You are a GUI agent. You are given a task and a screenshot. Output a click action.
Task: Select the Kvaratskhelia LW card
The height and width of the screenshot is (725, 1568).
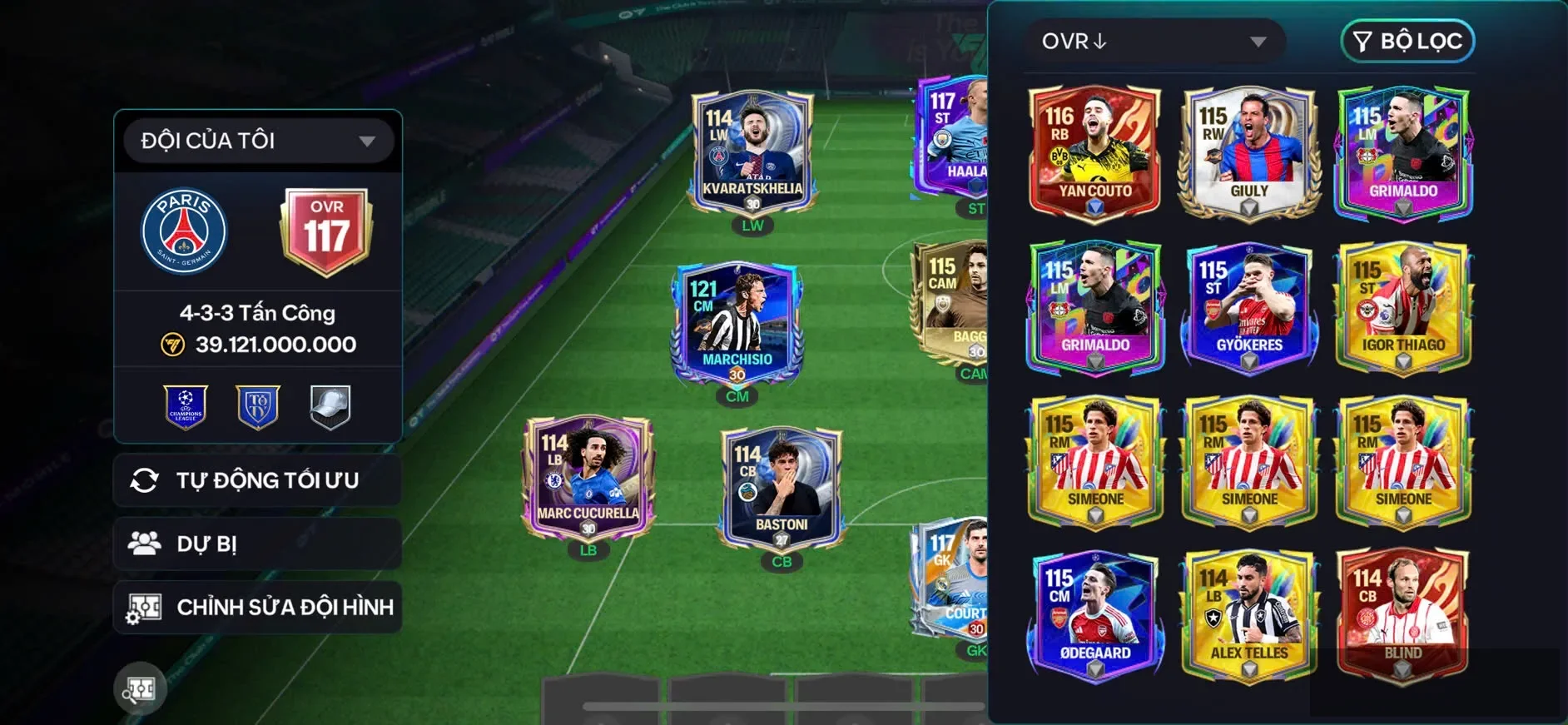coord(752,152)
